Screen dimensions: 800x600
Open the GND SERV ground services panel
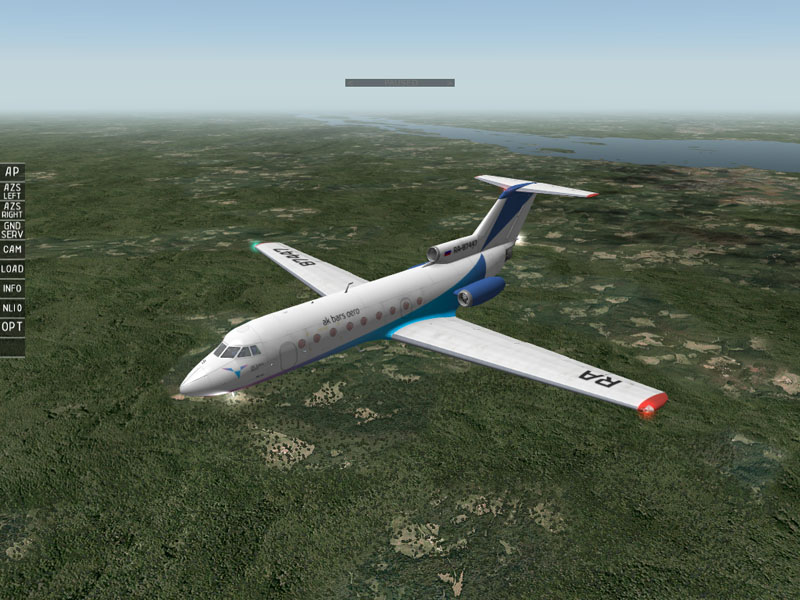12,229
